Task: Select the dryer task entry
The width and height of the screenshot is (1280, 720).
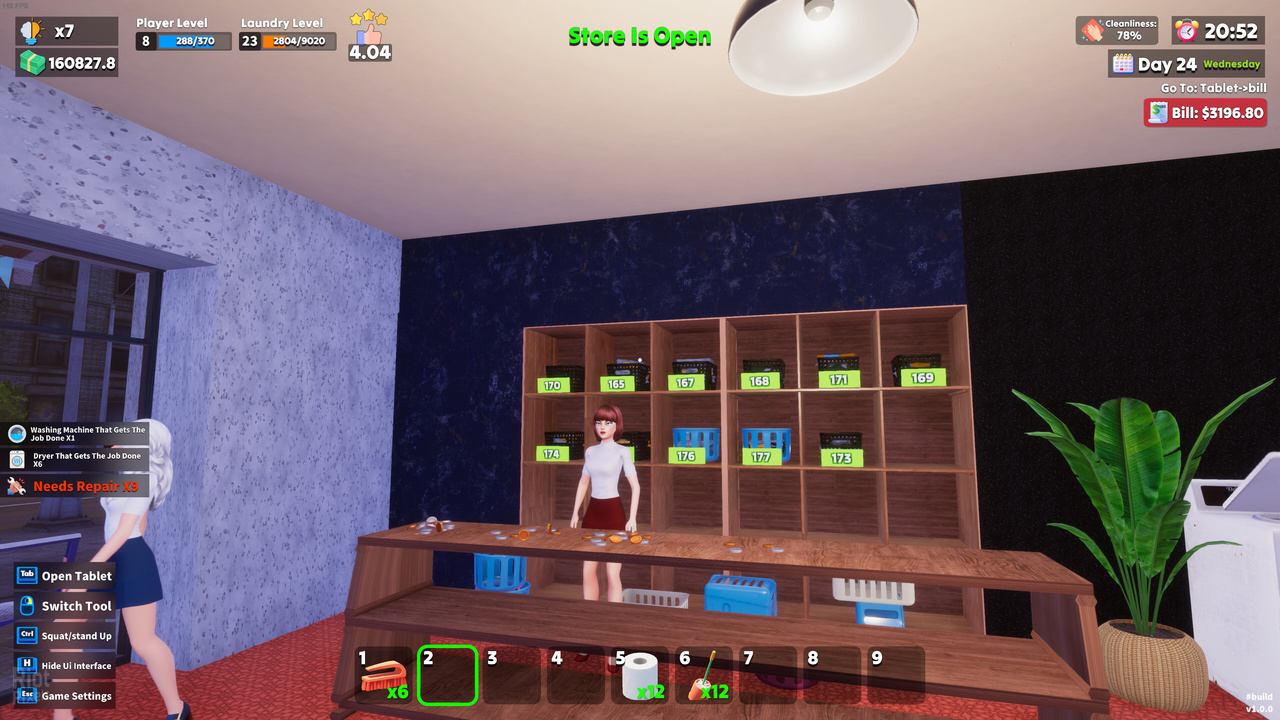Action: point(76,460)
